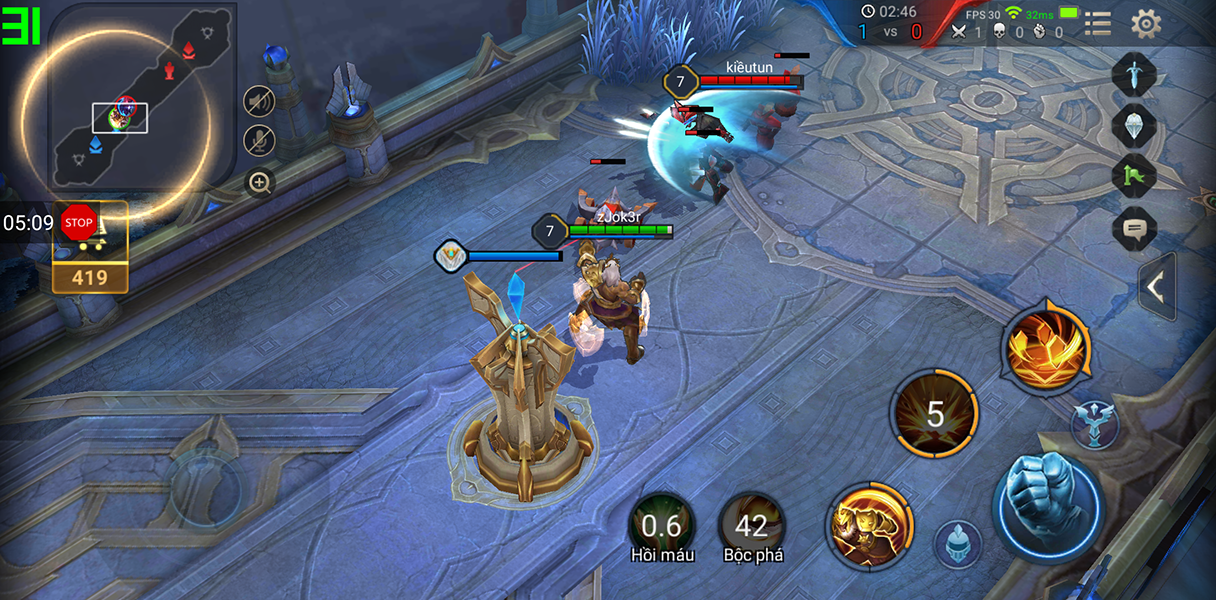Viewport: 1216px width, 600px height.
Task: Show the scoreboard list
Action: click(1098, 23)
